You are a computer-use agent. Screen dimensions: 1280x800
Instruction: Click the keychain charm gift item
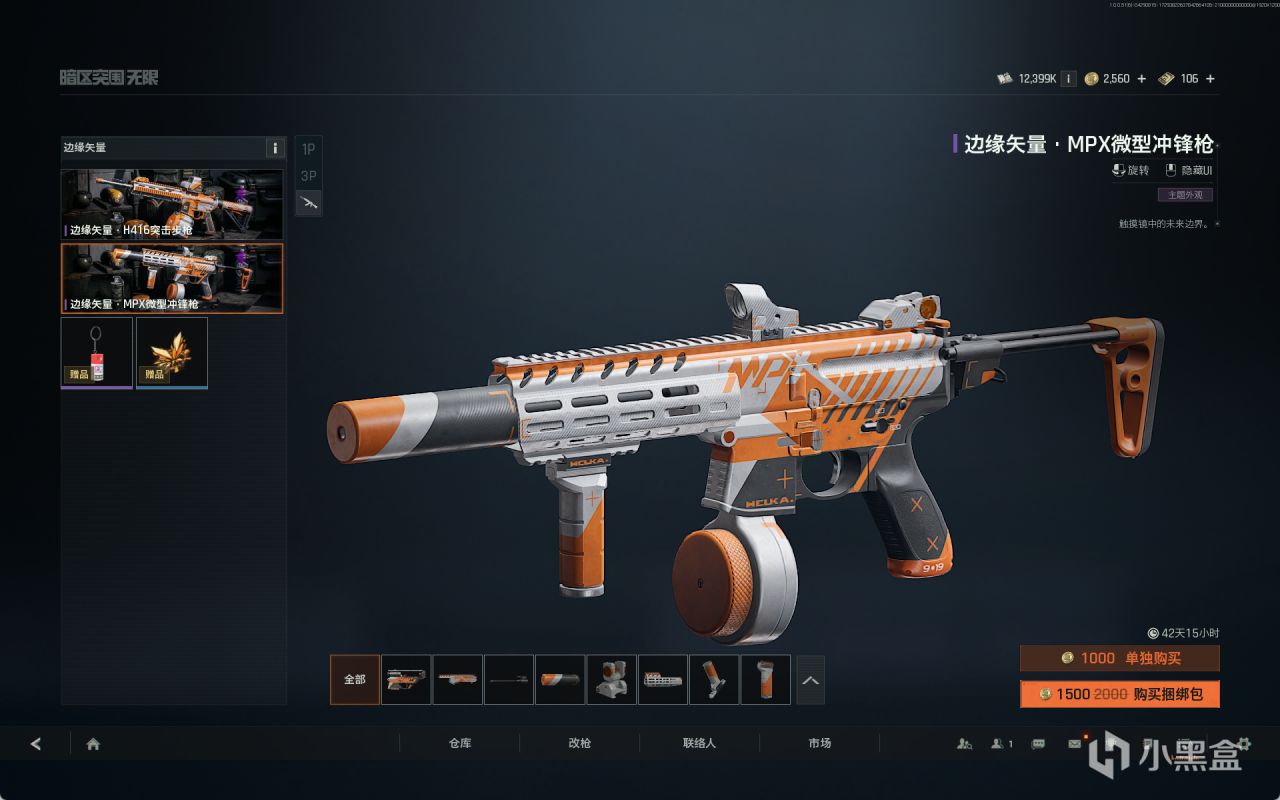point(97,352)
